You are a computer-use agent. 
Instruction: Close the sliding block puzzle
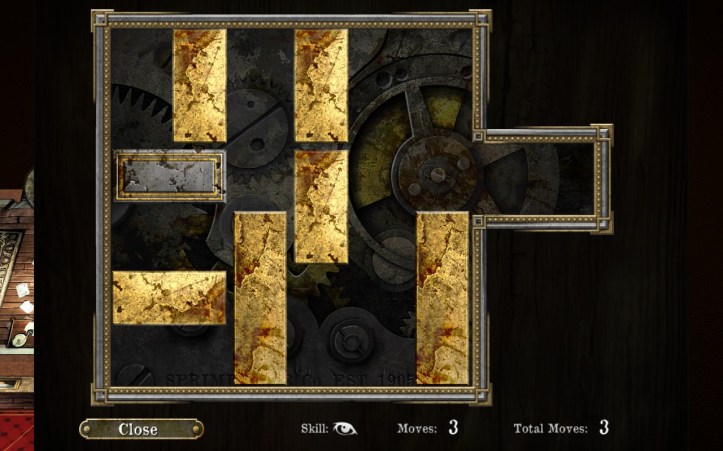point(140,429)
